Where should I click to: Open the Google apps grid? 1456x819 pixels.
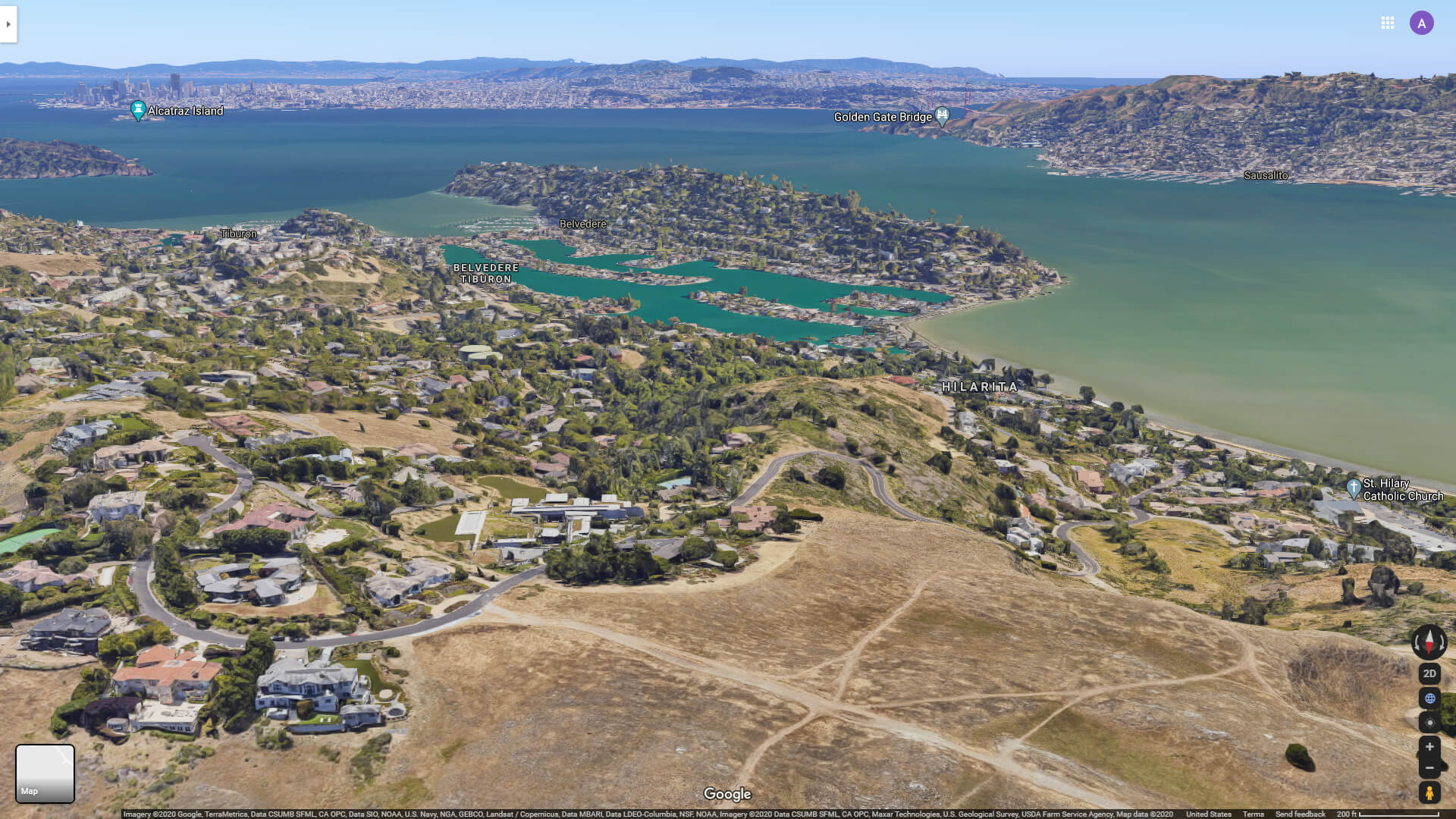click(1388, 23)
